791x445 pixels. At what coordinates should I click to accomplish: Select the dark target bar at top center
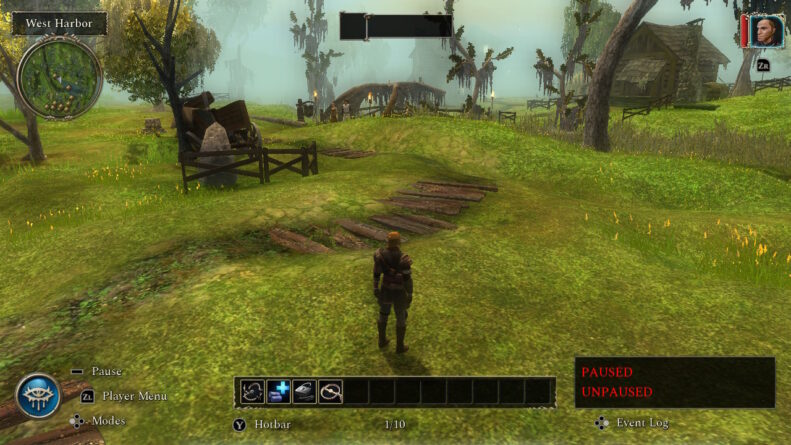[x=396, y=26]
